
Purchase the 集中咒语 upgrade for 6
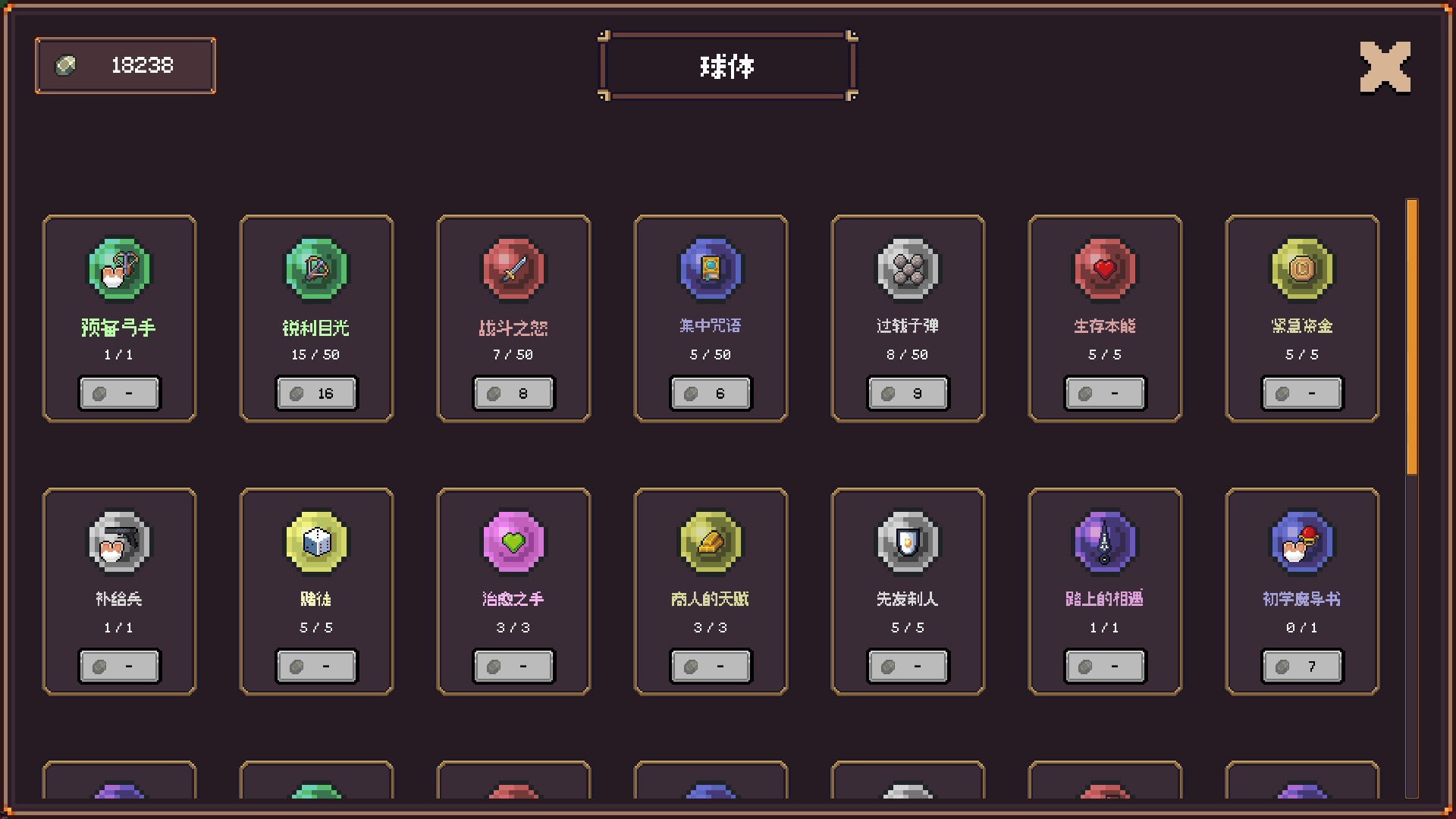(711, 393)
